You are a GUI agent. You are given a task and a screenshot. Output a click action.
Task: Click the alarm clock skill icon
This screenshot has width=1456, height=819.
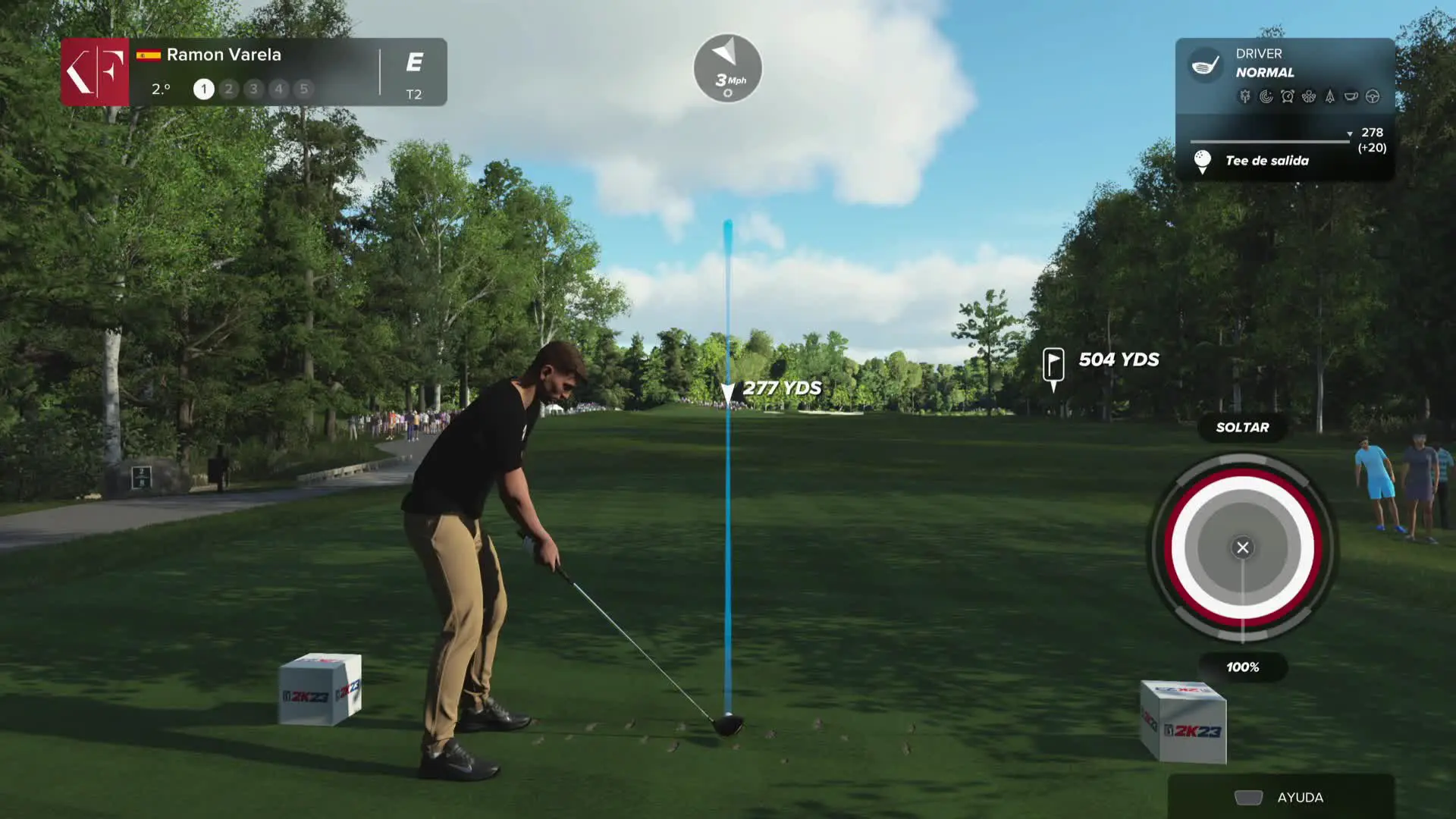click(1288, 96)
